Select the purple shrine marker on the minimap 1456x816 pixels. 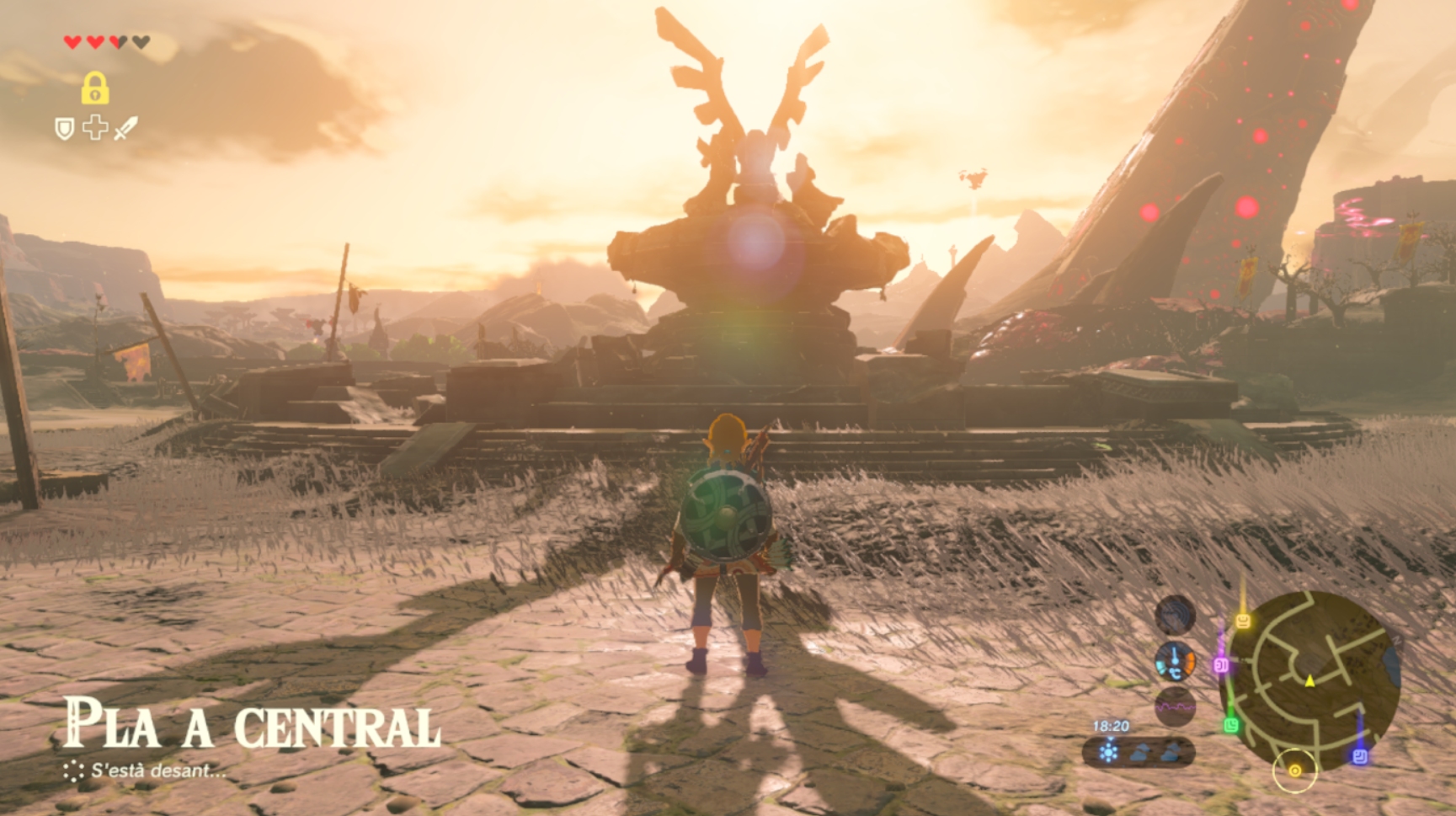(x=1220, y=665)
